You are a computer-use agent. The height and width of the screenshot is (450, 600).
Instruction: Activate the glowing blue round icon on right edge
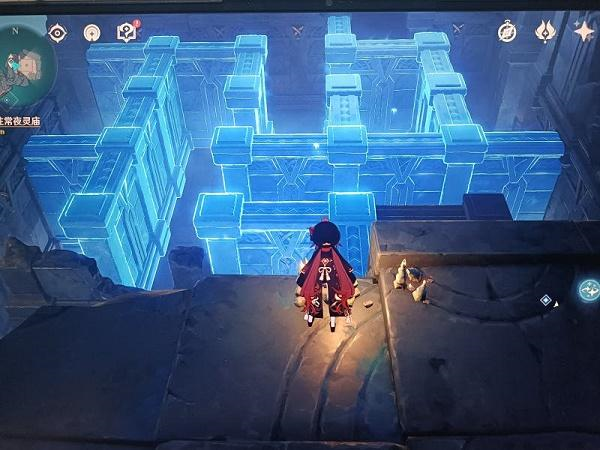click(x=589, y=290)
